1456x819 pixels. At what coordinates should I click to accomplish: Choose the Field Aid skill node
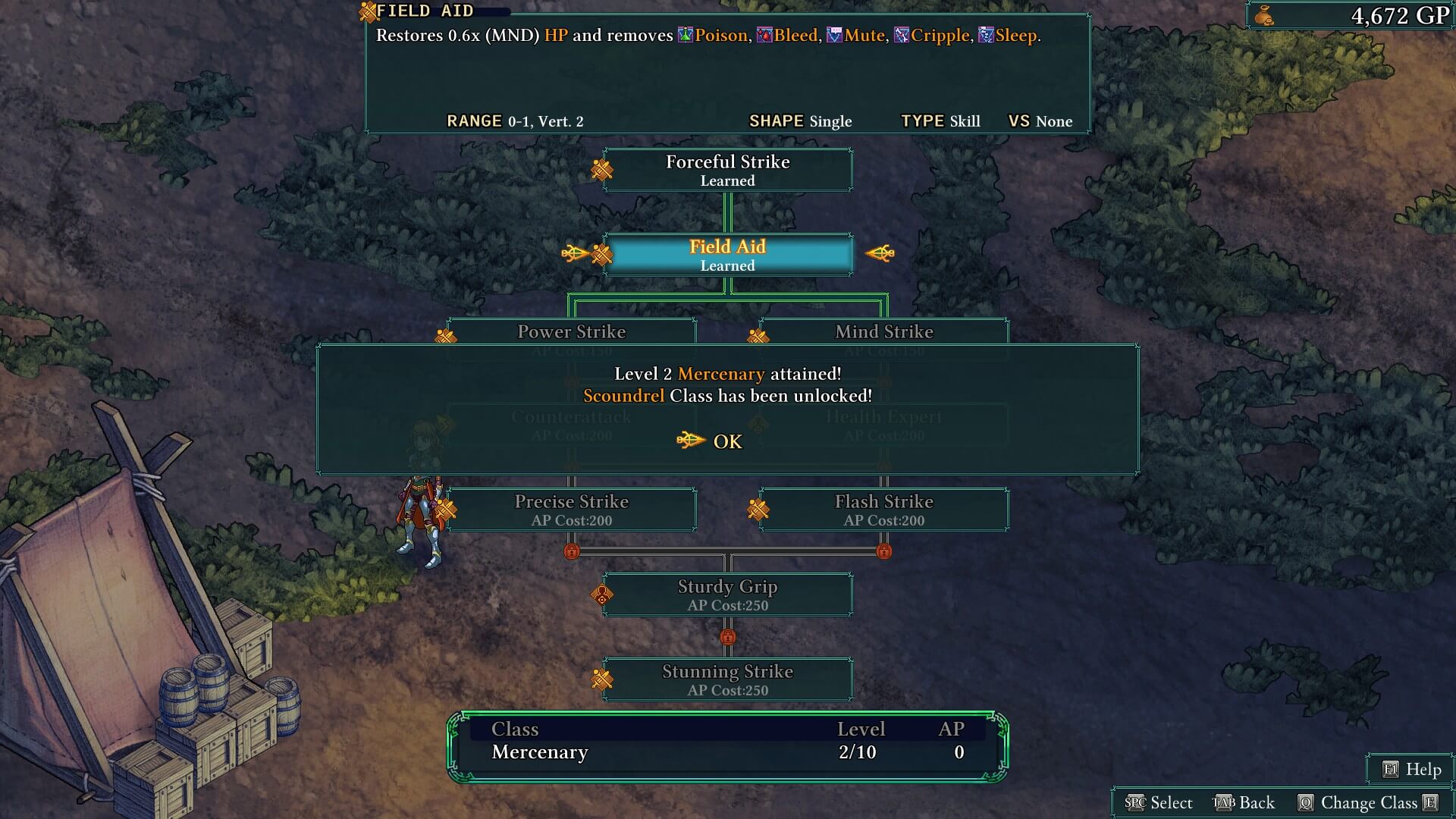[x=727, y=255]
